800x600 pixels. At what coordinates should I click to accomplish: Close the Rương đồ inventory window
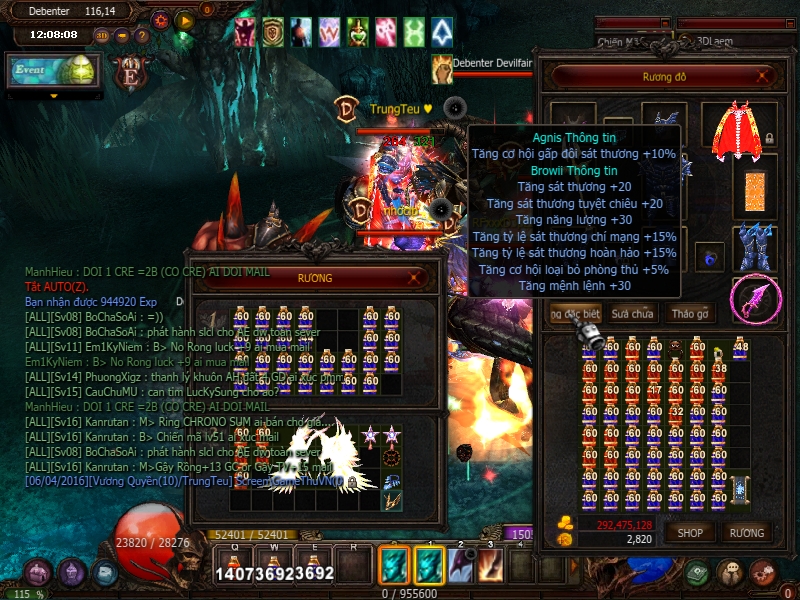click(x=764, y=75)
